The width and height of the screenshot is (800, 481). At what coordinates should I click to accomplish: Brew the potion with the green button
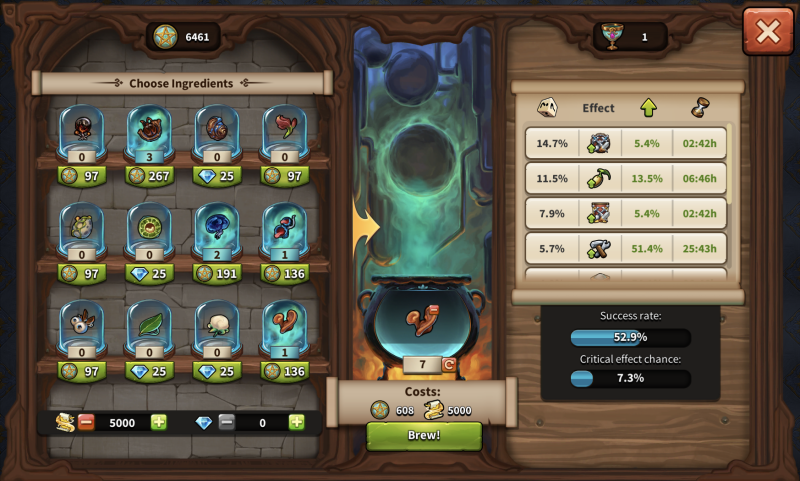click(424, 436)
